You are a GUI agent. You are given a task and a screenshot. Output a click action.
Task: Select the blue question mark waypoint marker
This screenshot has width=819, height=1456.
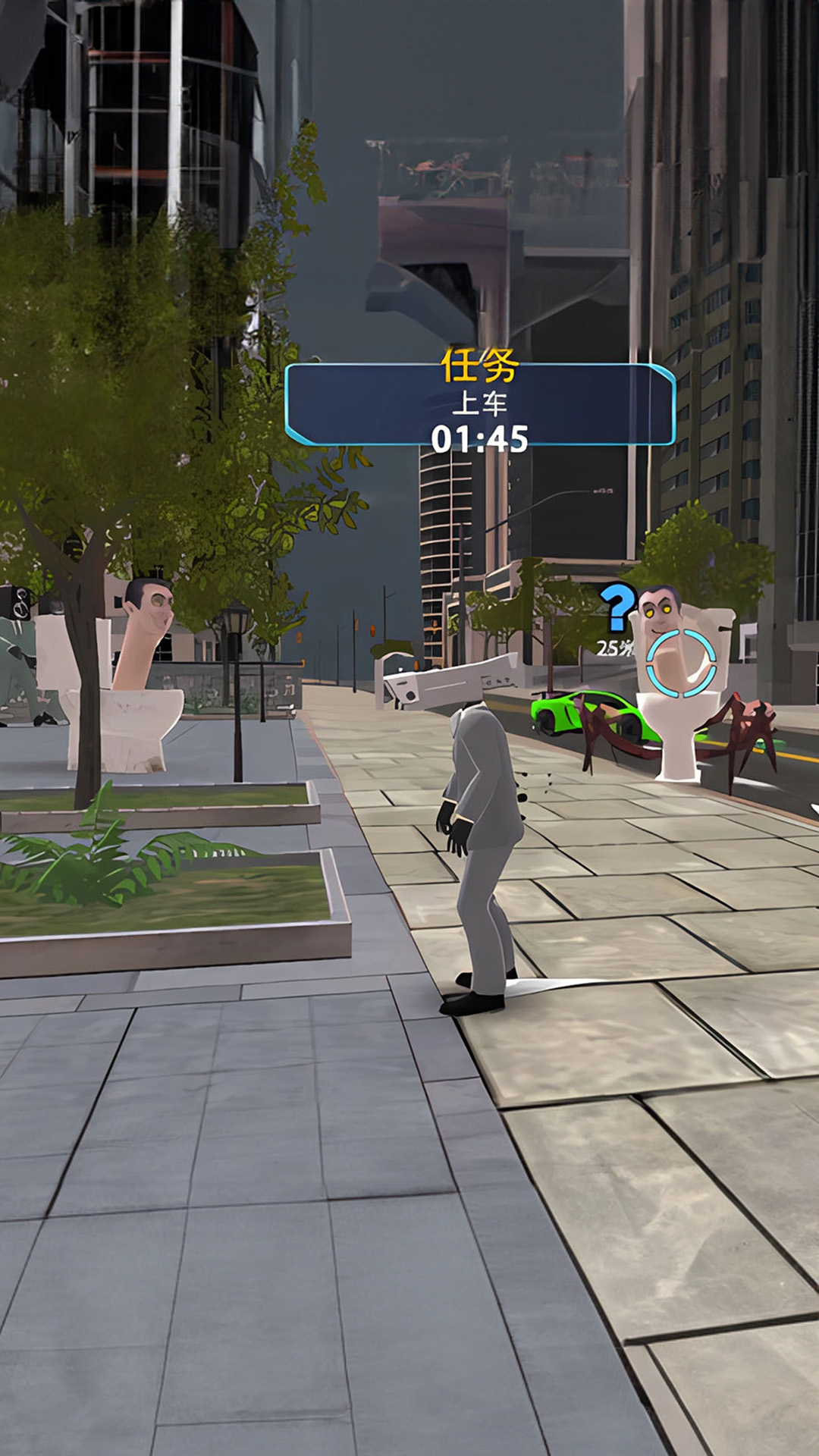617,607
